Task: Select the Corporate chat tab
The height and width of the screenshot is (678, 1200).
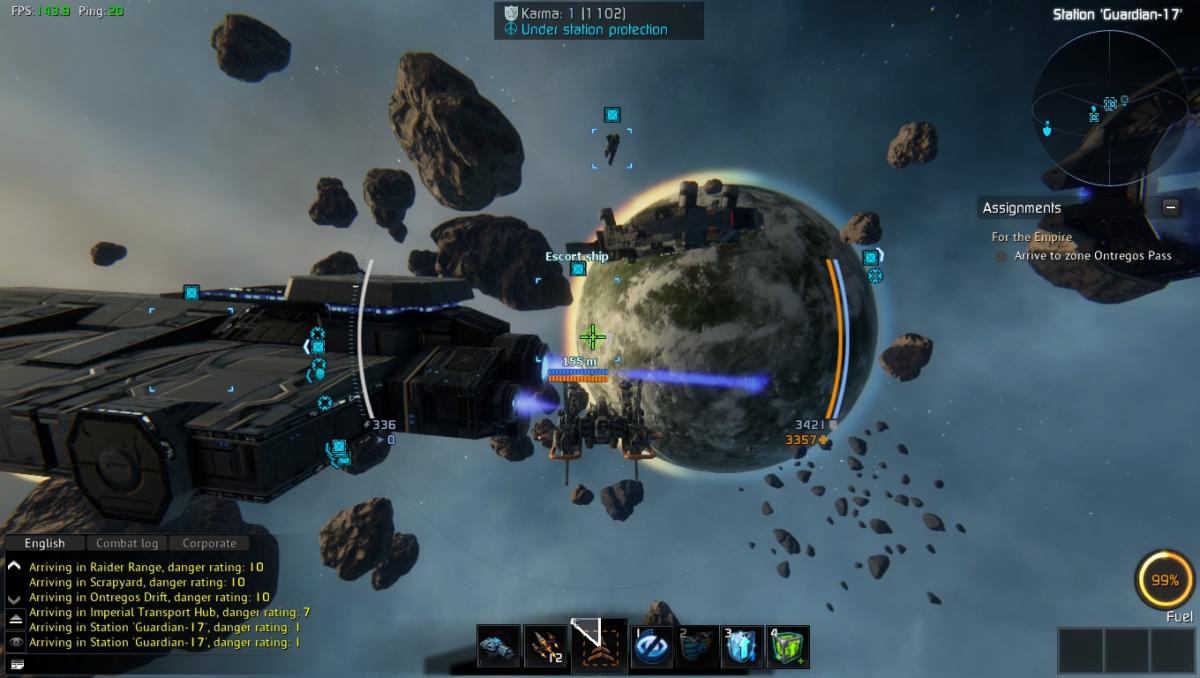Action: pyautogui.click(x=210, y=543)
